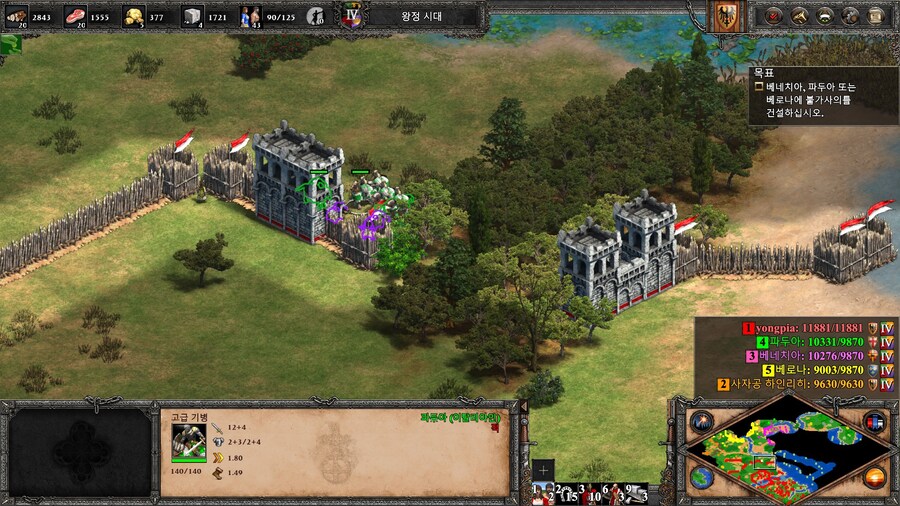Open the game settings gear button

(x=850, y=15)
